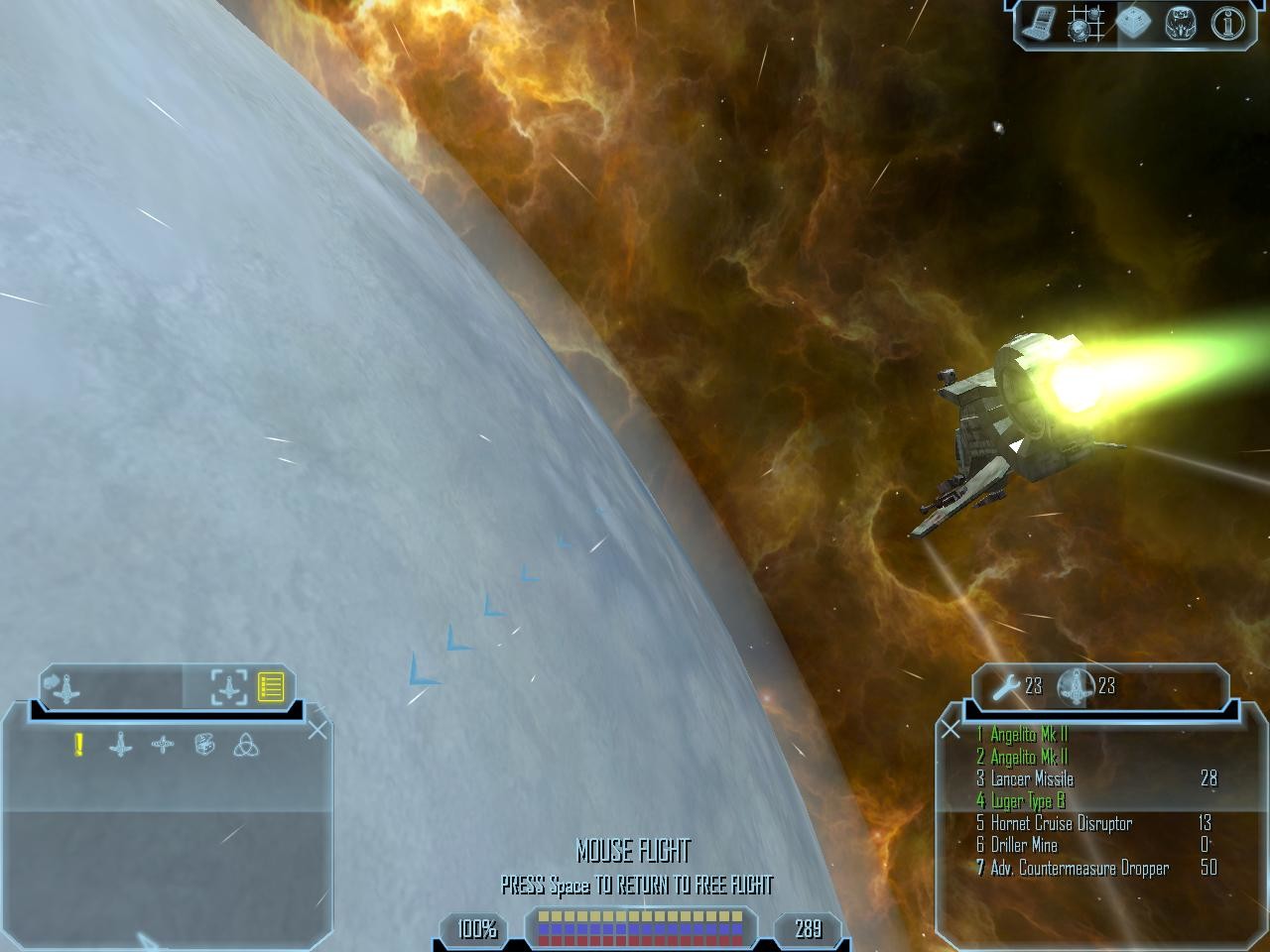Open the Neural Net log laptop icon

click(1039, 24)
